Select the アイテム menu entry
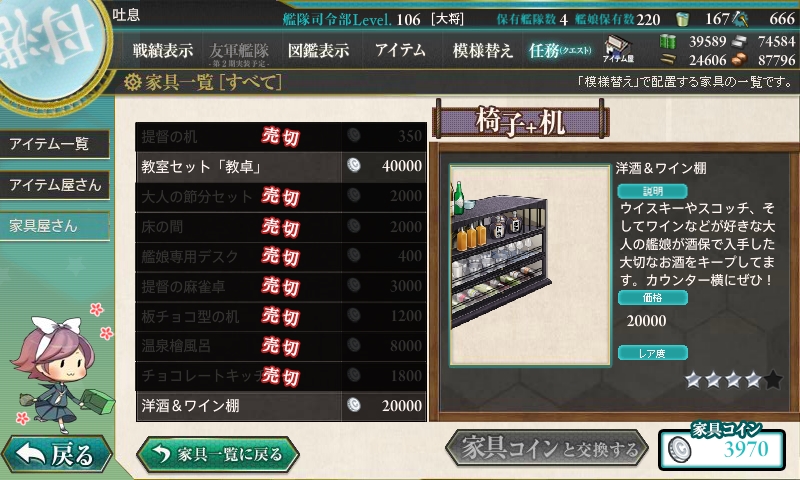 tap(400, 50)
